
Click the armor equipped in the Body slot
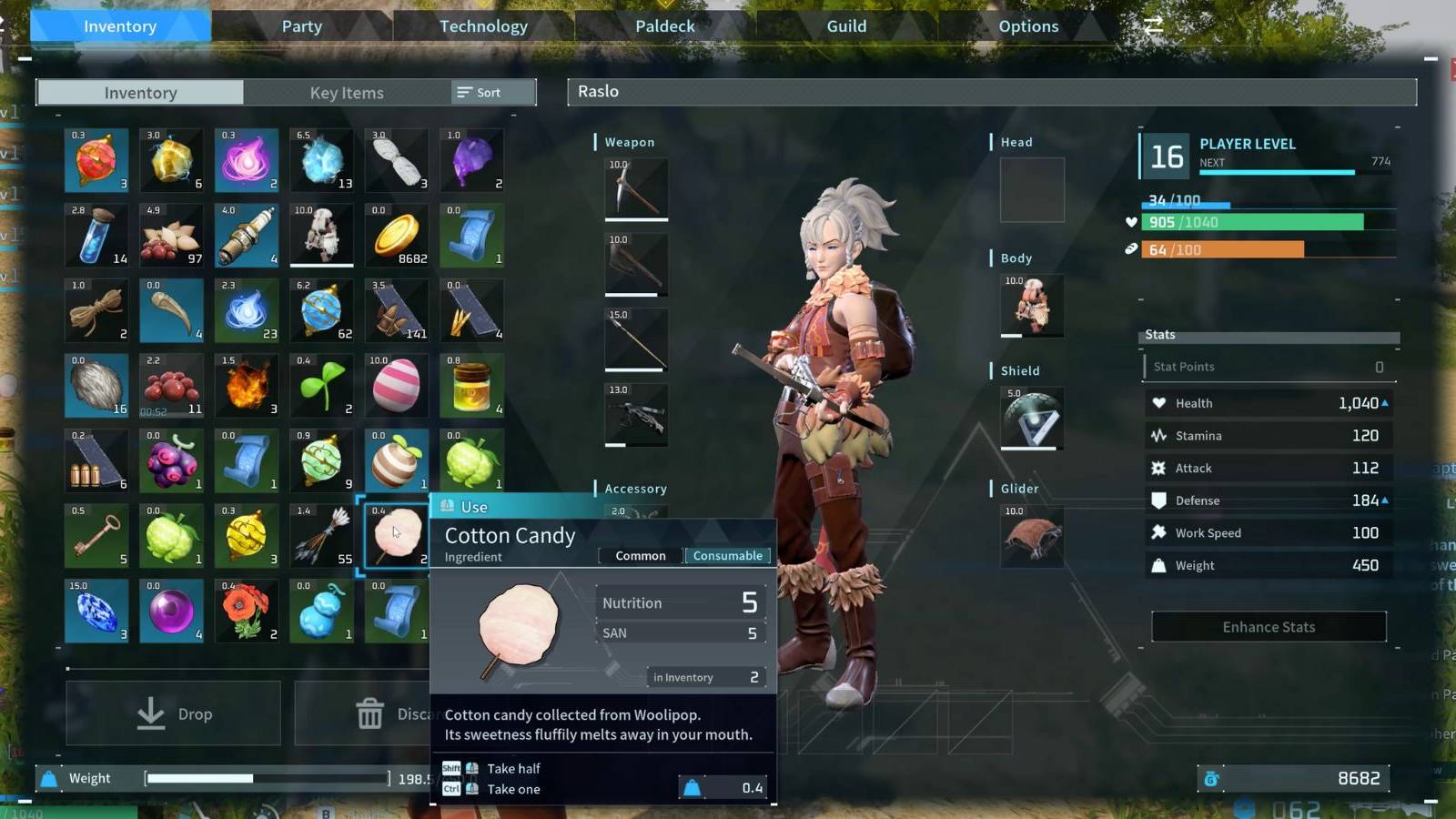click(1032, 307)
